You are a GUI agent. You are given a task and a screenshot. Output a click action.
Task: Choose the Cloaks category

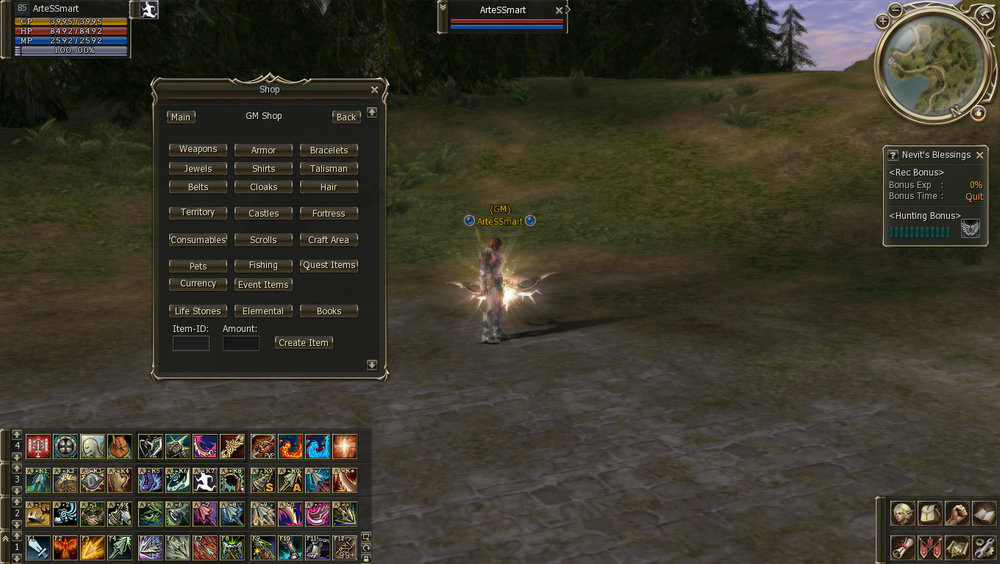(x=263, y=187)
